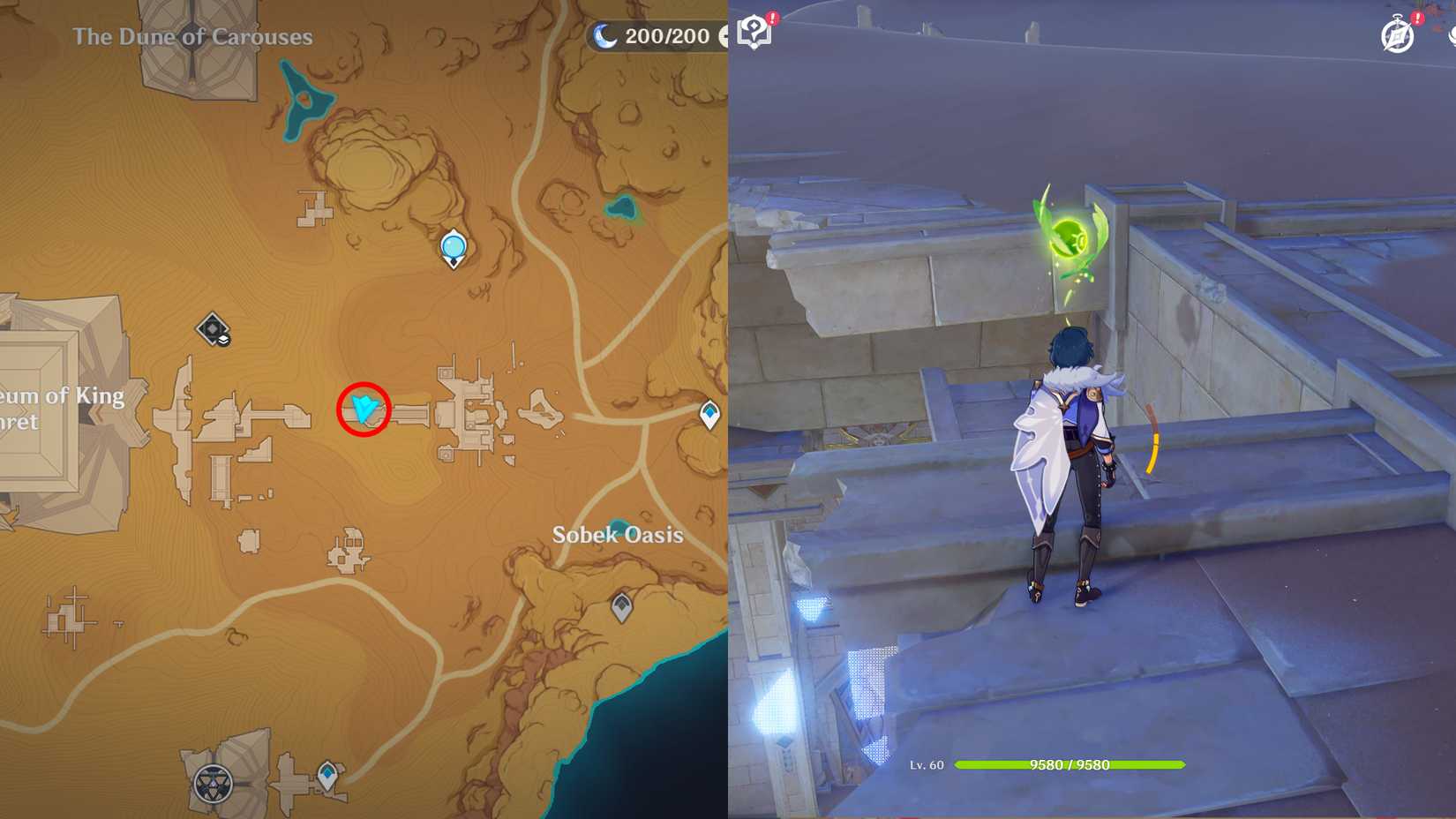The height and width of the screenshot is (819, 1456).
Task: Click the diamond shrine marker near the mausoleum
Action: tap(212, 329)
